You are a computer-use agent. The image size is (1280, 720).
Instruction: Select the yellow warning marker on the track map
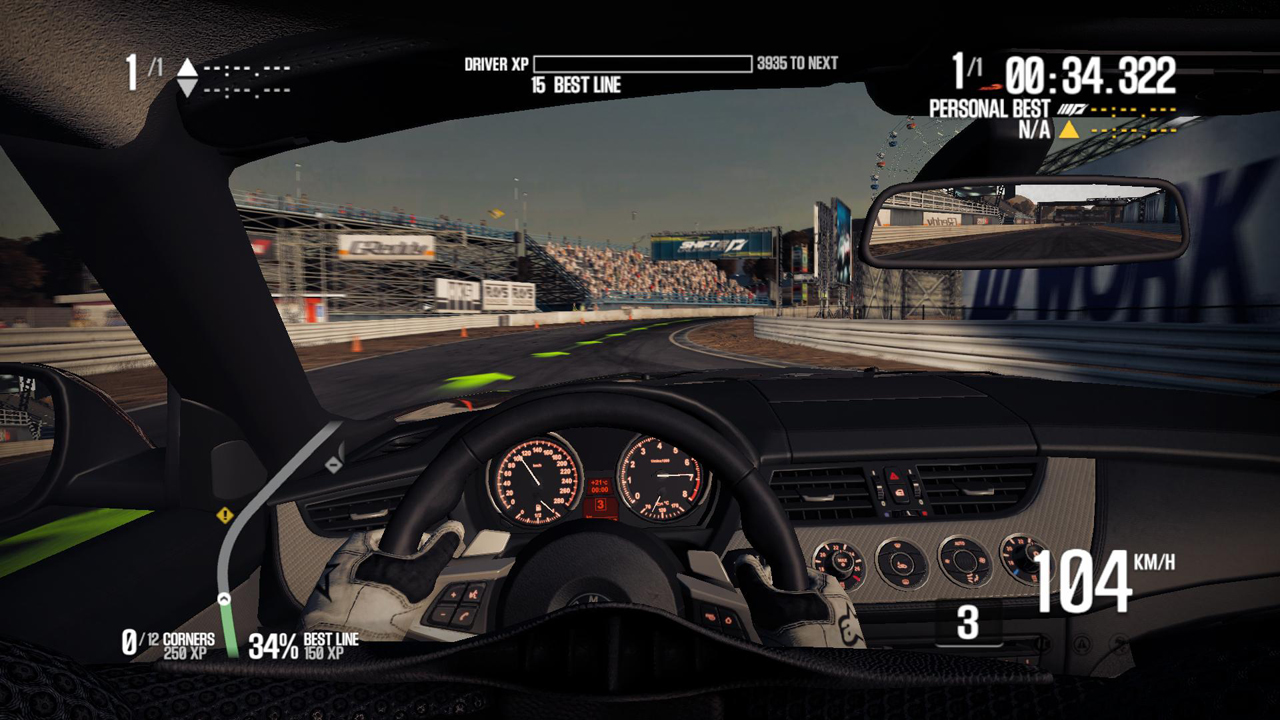tap(225, 515)
